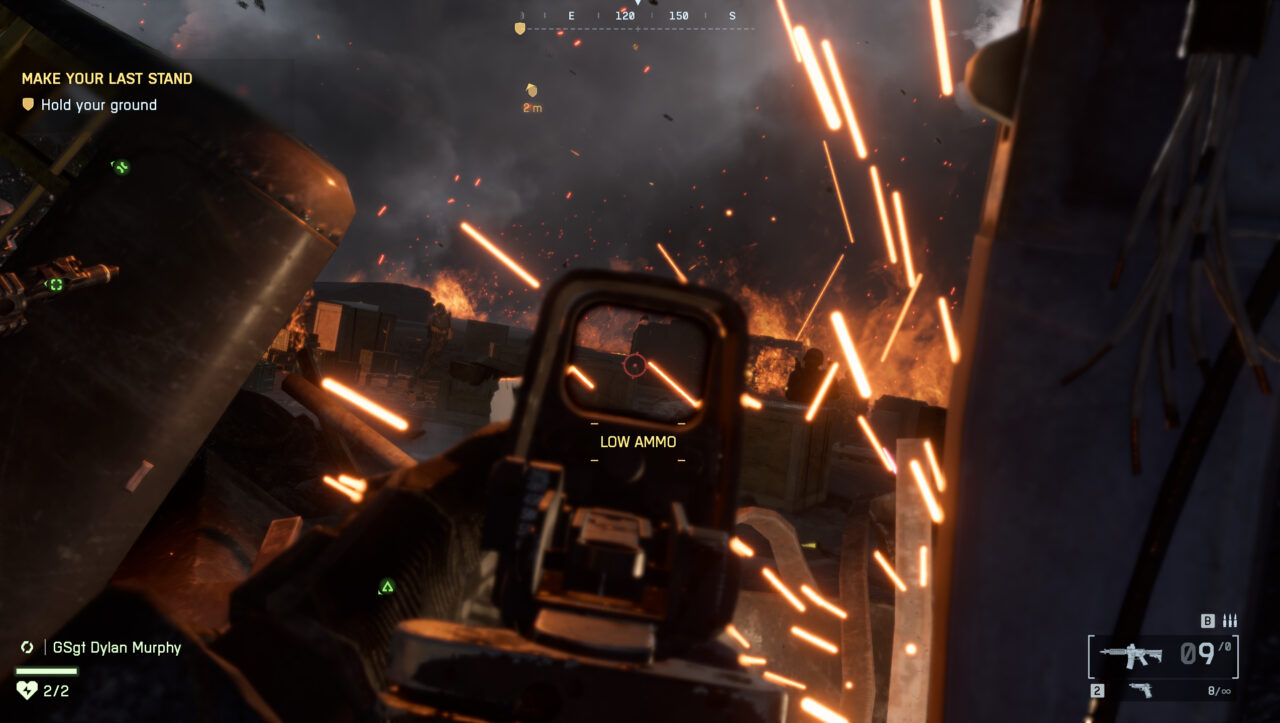Viewport: 1280px width, 723px height.
Task: Click the "Make Your Last Stand" mission title
Action: click(x=107, y=78)
